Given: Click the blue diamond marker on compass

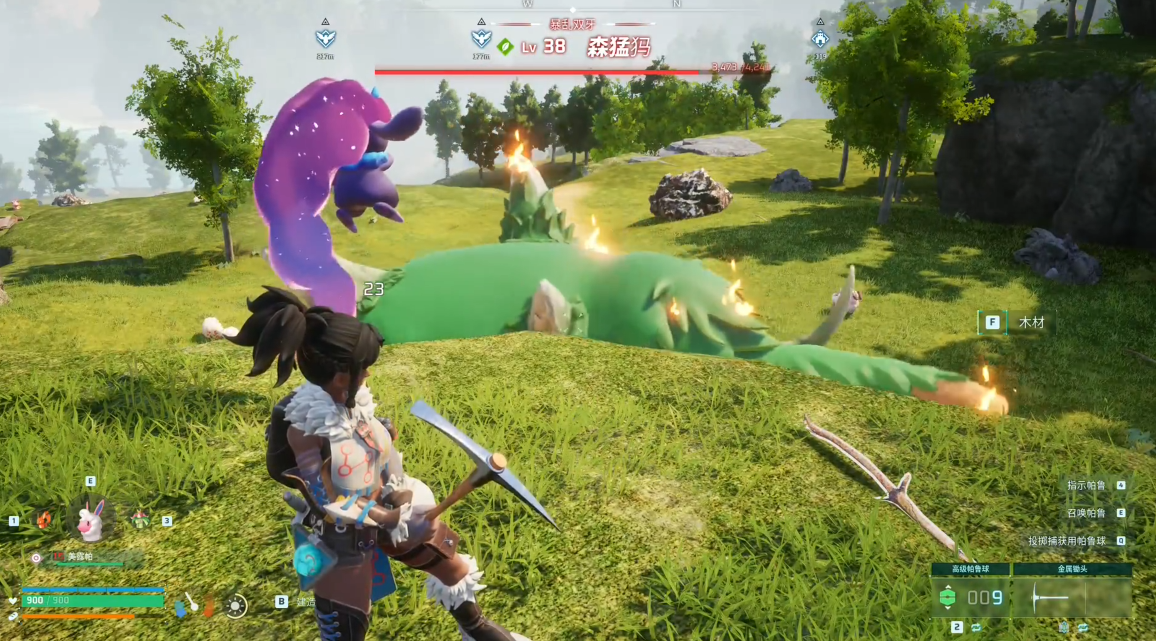Looking at the screenshot, I should pyautogui.click(x=820, y=39).
